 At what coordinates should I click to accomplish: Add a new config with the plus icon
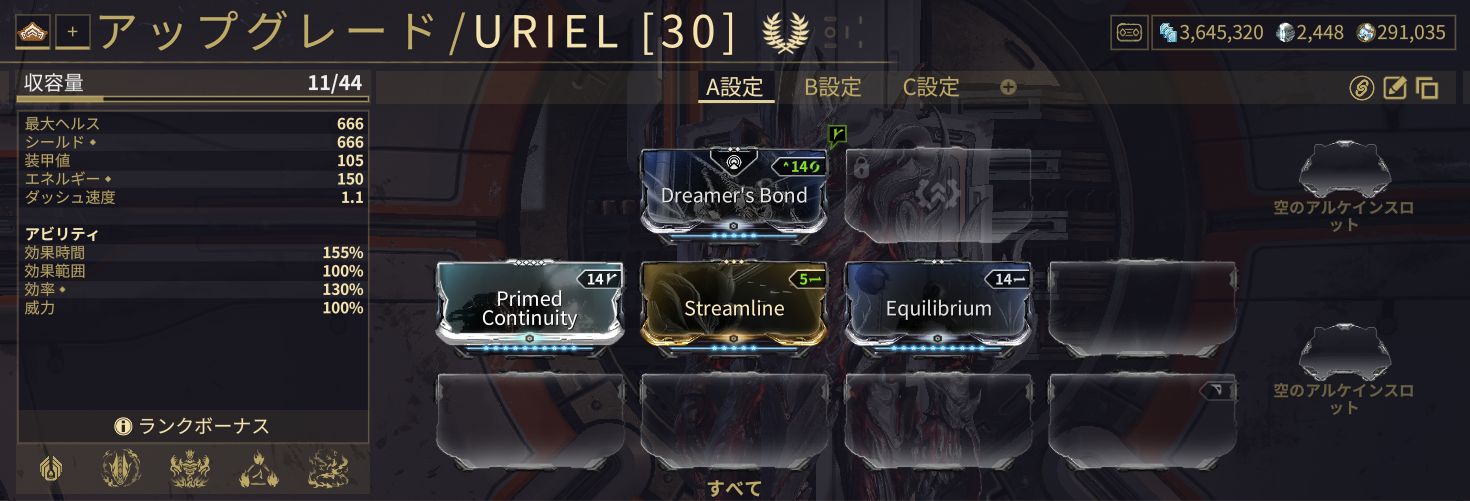1008,87
